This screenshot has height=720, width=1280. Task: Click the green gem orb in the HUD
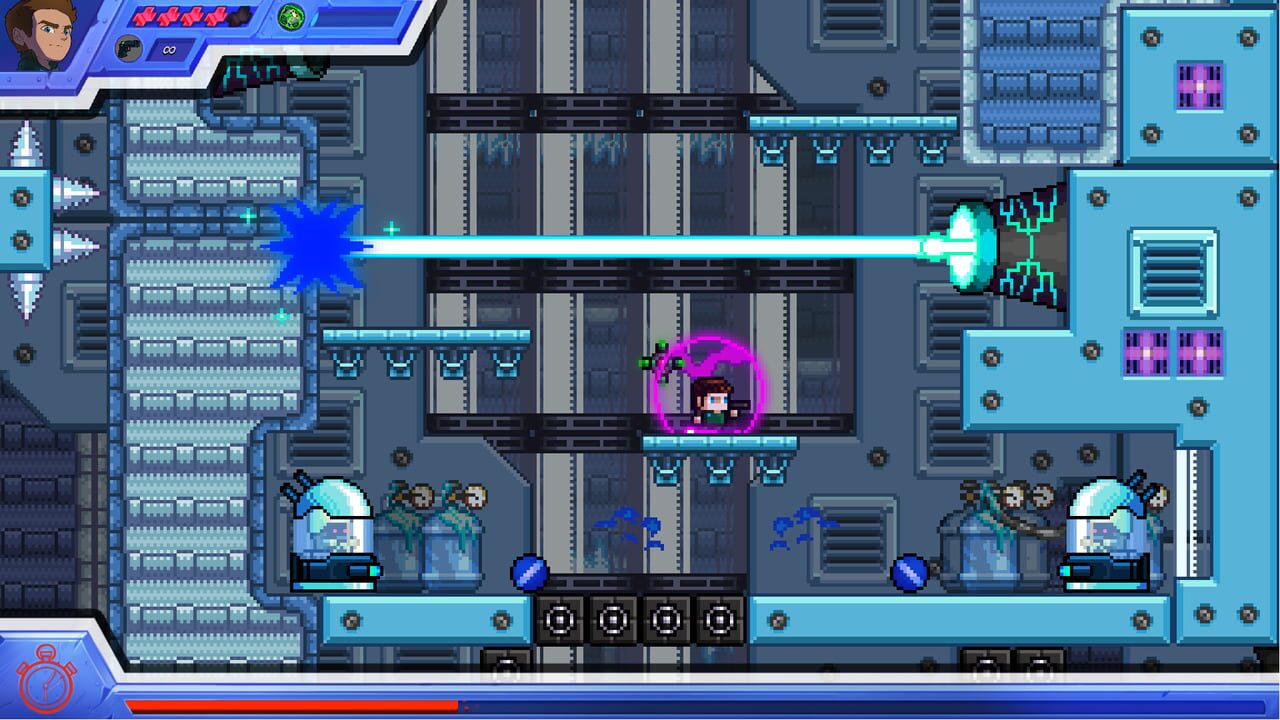pyautogui.click(x=292, y=19)
